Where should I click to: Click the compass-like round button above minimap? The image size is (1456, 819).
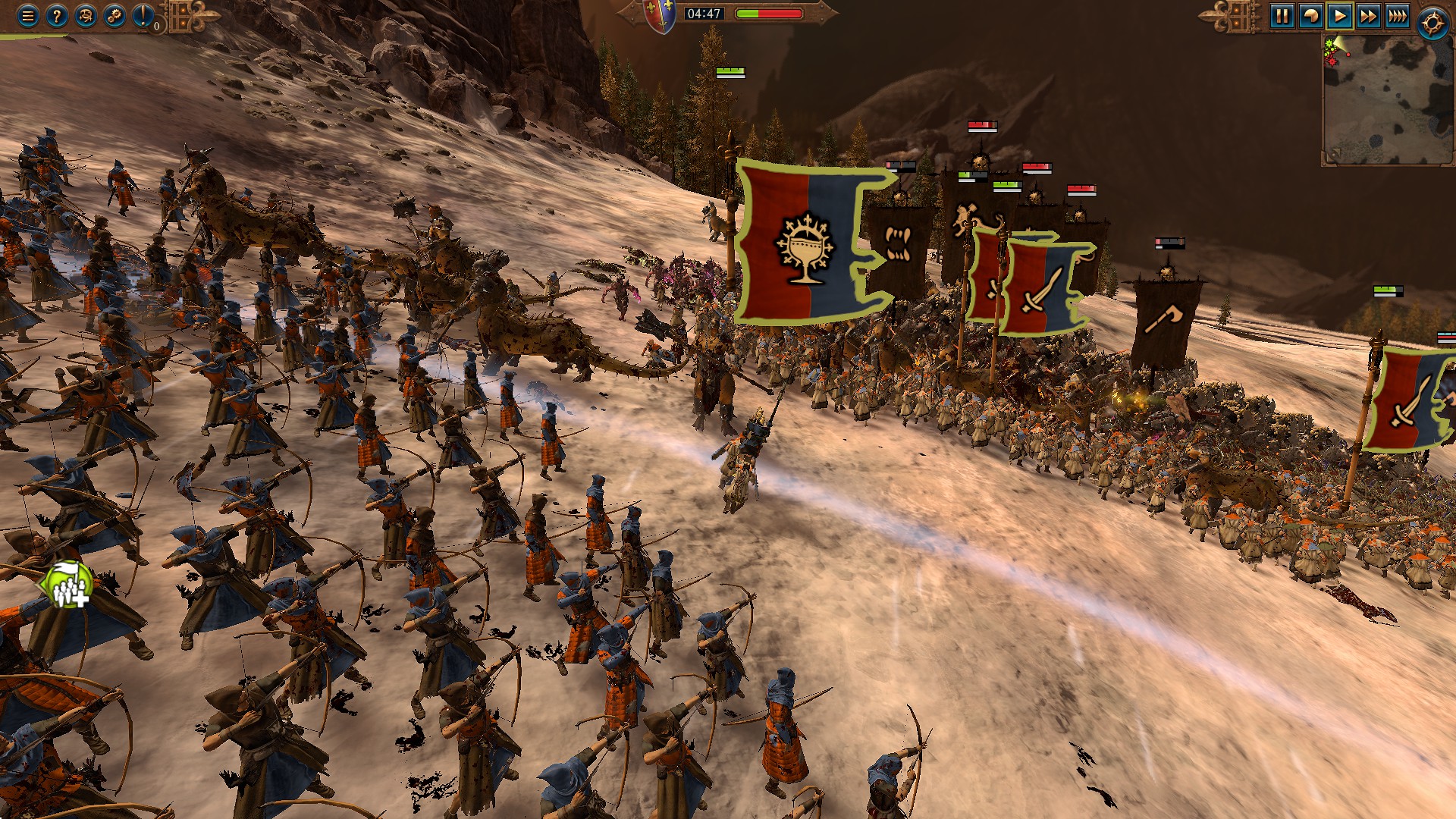(1432, 23)
